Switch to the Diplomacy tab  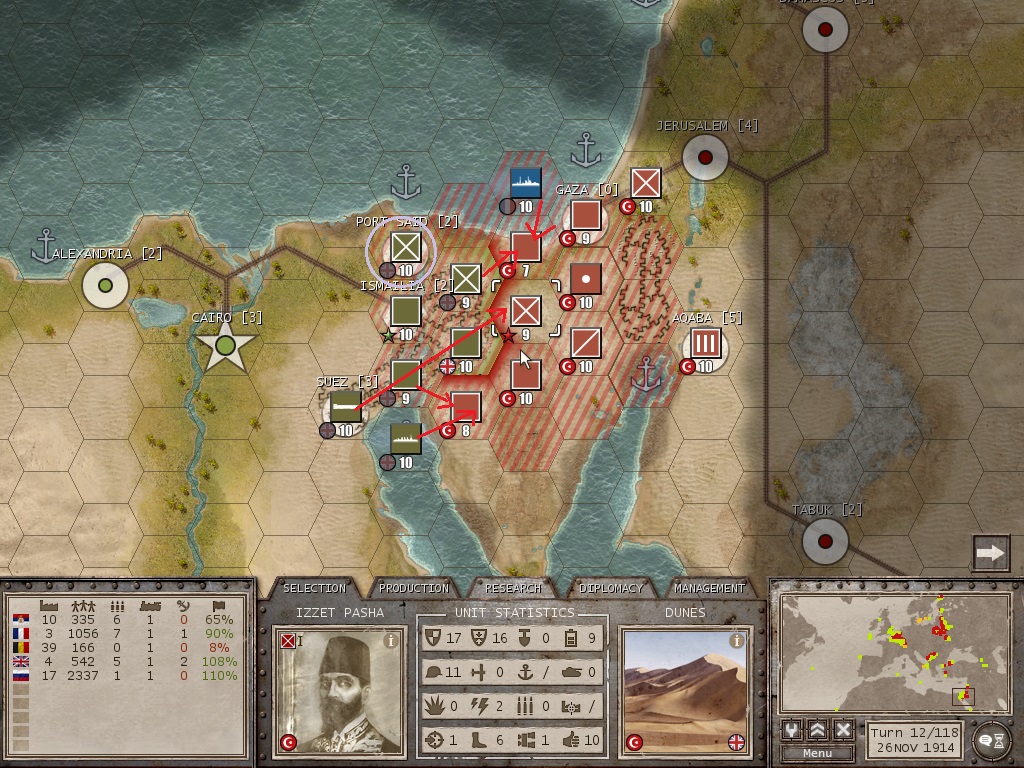[x=612, y=588]
